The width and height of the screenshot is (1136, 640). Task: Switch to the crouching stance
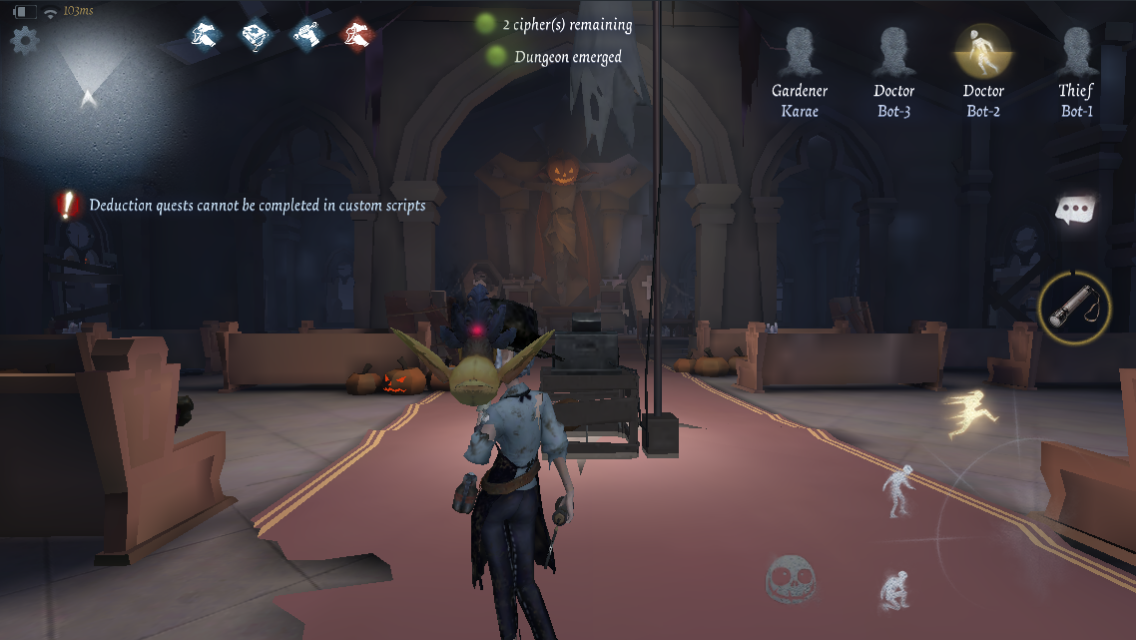(893, 589)
